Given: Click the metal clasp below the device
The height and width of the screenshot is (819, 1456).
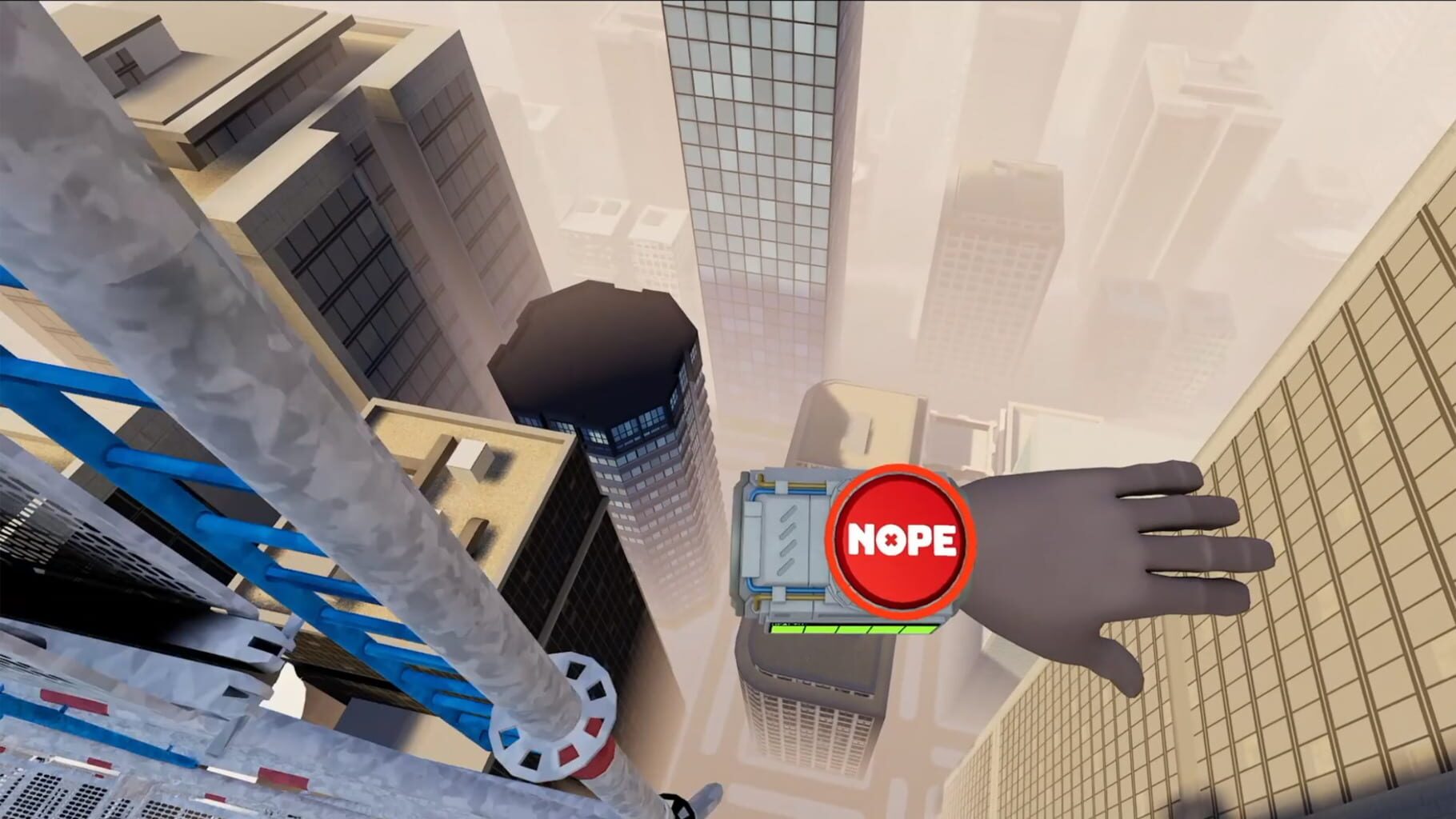Looking at the screenshot, I should [777, 593].
